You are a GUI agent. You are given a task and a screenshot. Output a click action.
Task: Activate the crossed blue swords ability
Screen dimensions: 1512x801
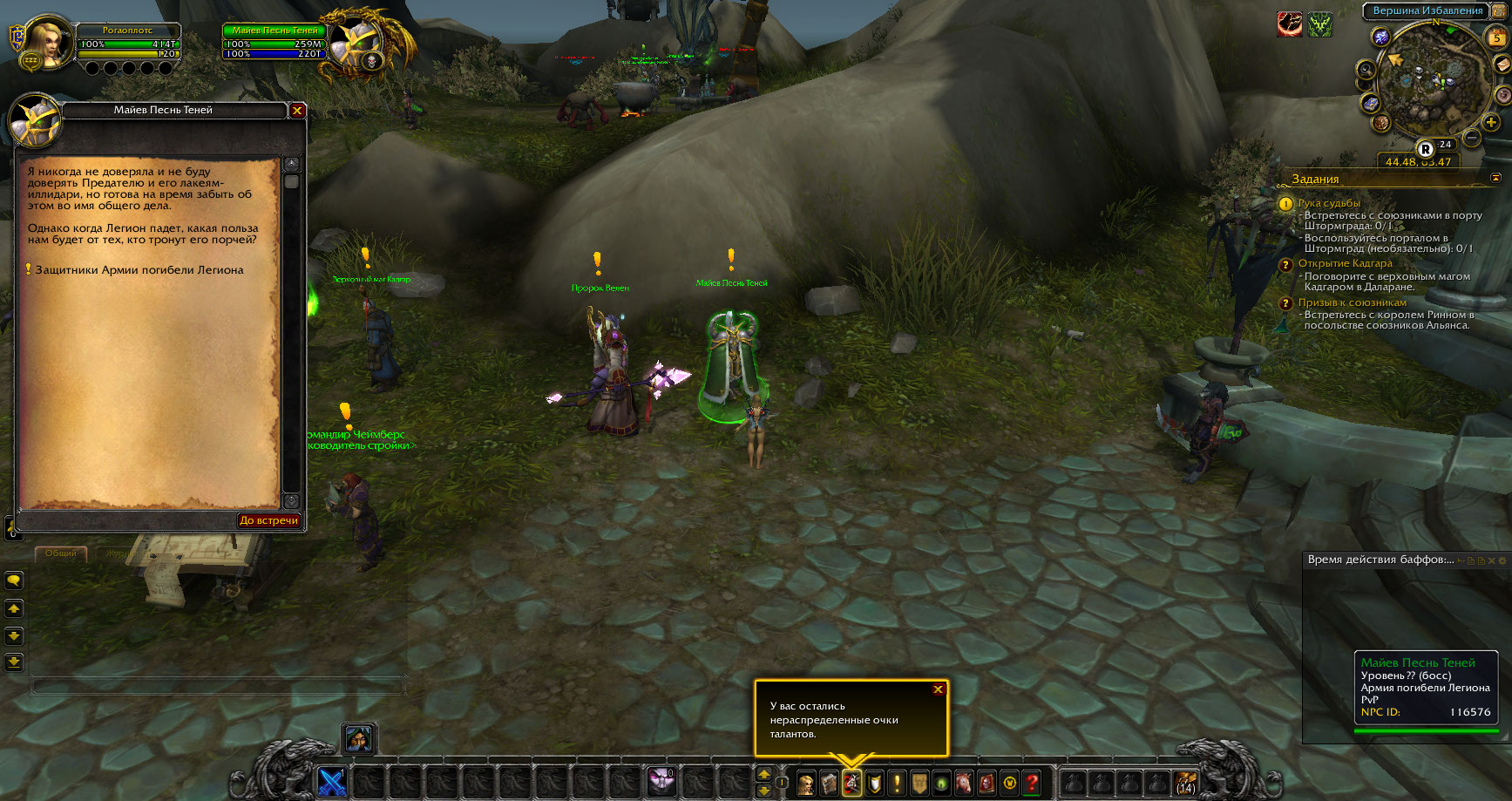(332, 783)
